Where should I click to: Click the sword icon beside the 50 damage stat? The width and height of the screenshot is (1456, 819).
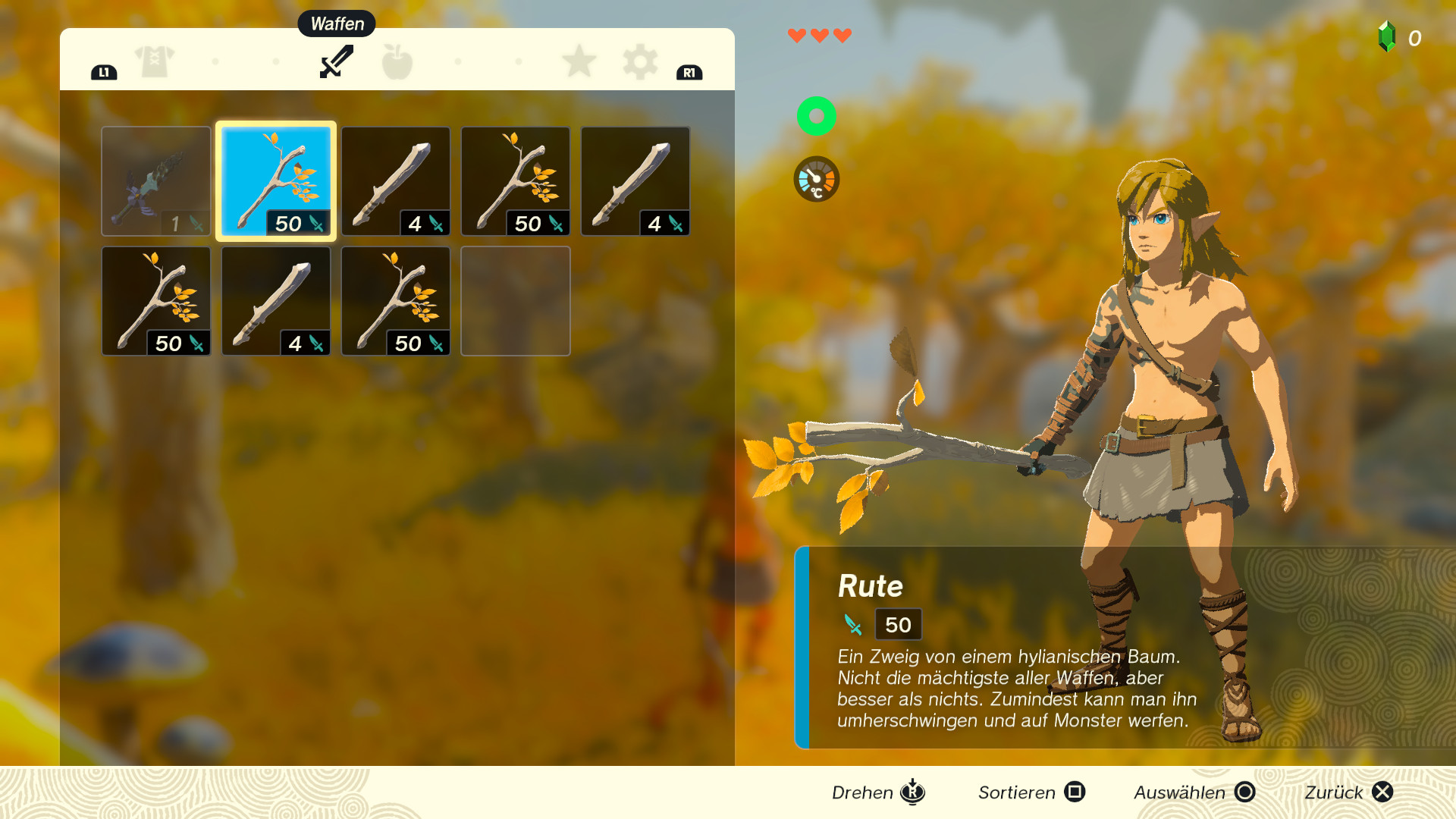coord(852,625)
